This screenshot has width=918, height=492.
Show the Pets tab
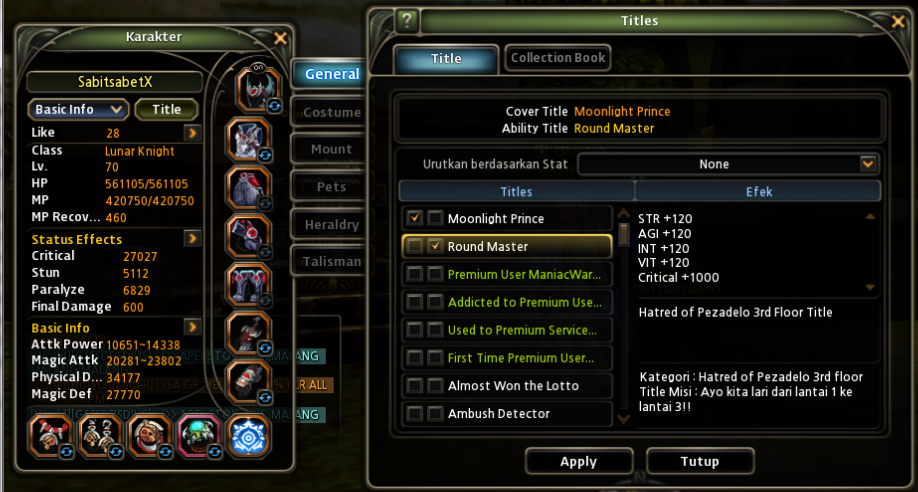[x=331, y=187]
